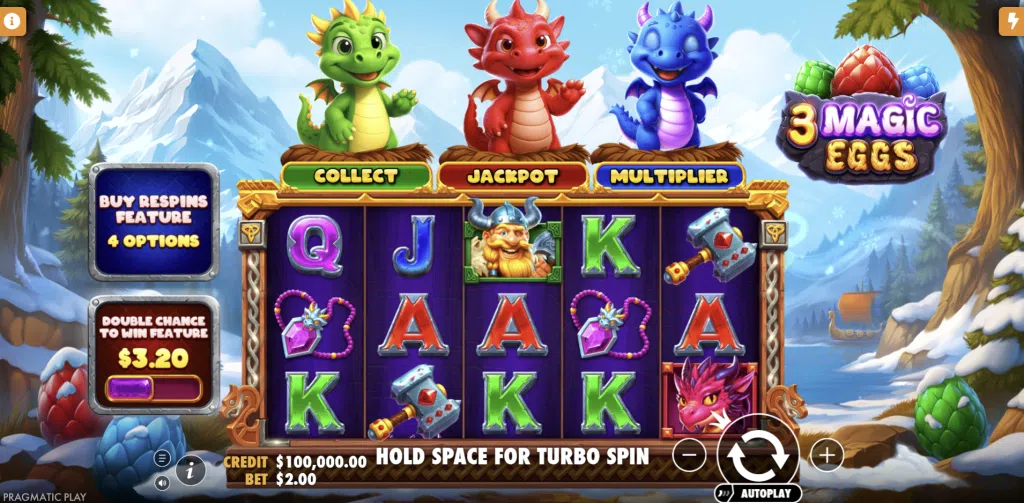Decrease the bet with the minus button
The width and height of the screenshot is (1024, 503).
[689, 456]
